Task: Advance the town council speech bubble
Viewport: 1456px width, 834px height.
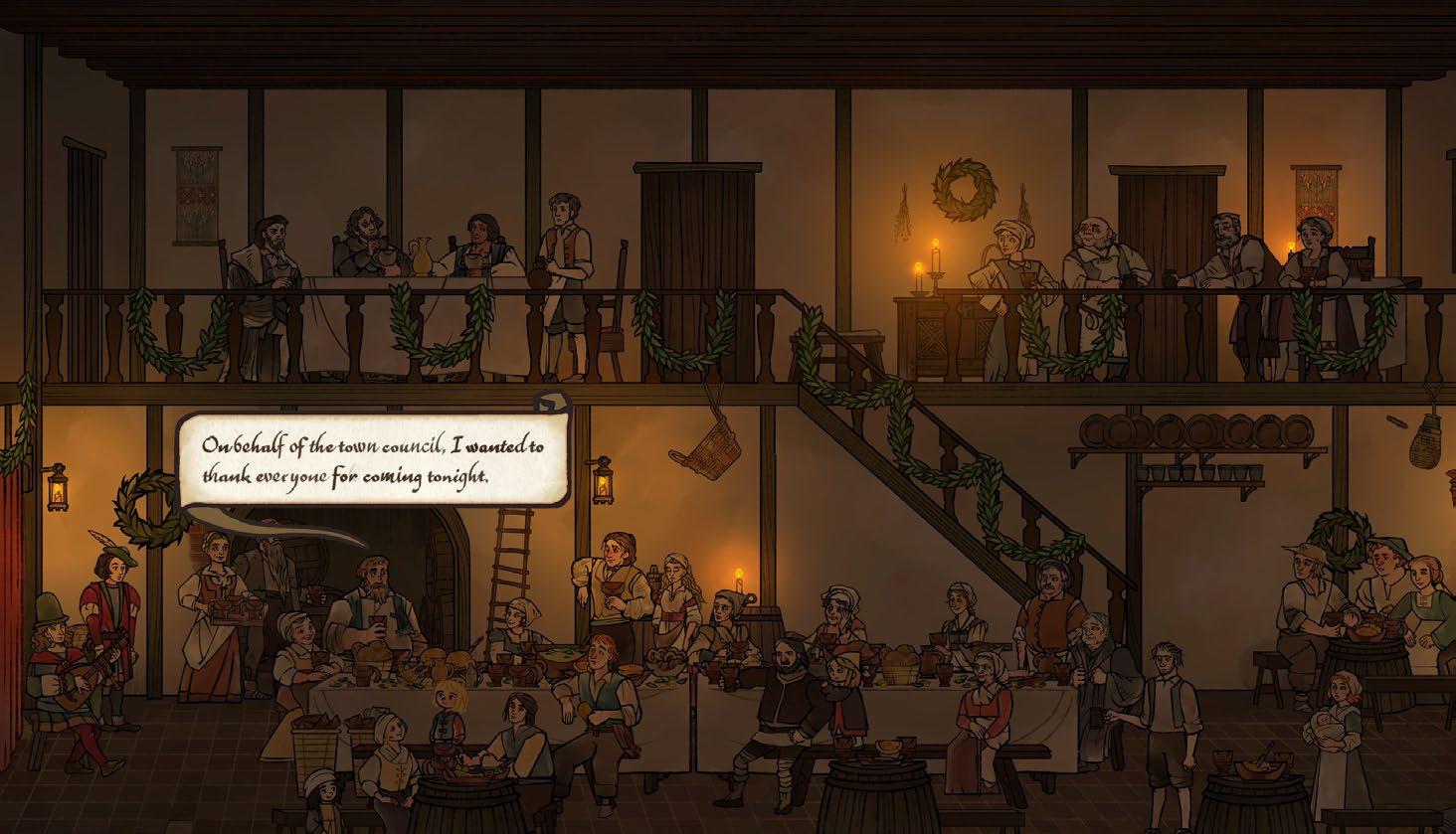Action: [373, 460]
